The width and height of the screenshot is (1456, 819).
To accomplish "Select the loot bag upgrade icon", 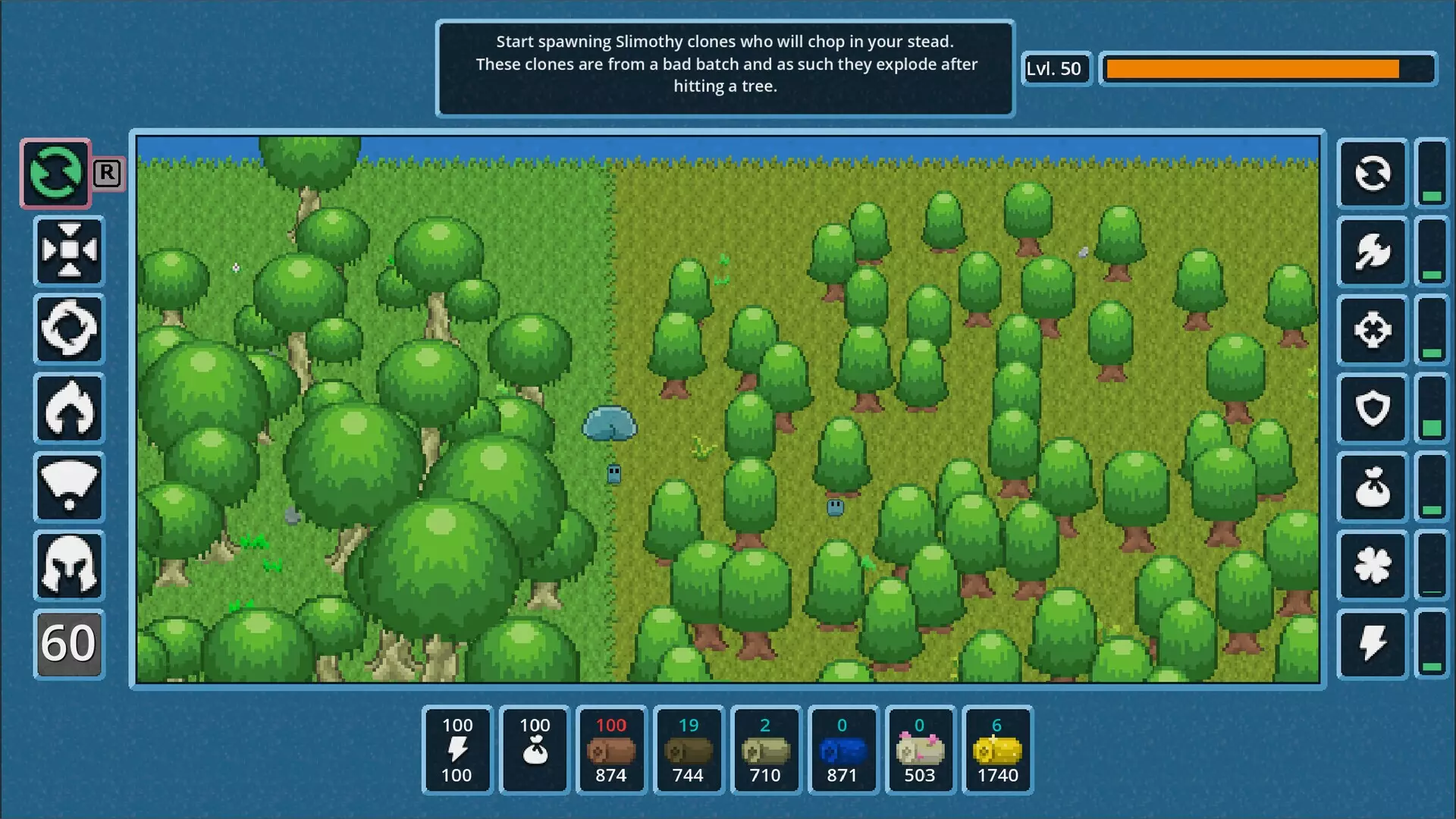I will click(1373, 487).
